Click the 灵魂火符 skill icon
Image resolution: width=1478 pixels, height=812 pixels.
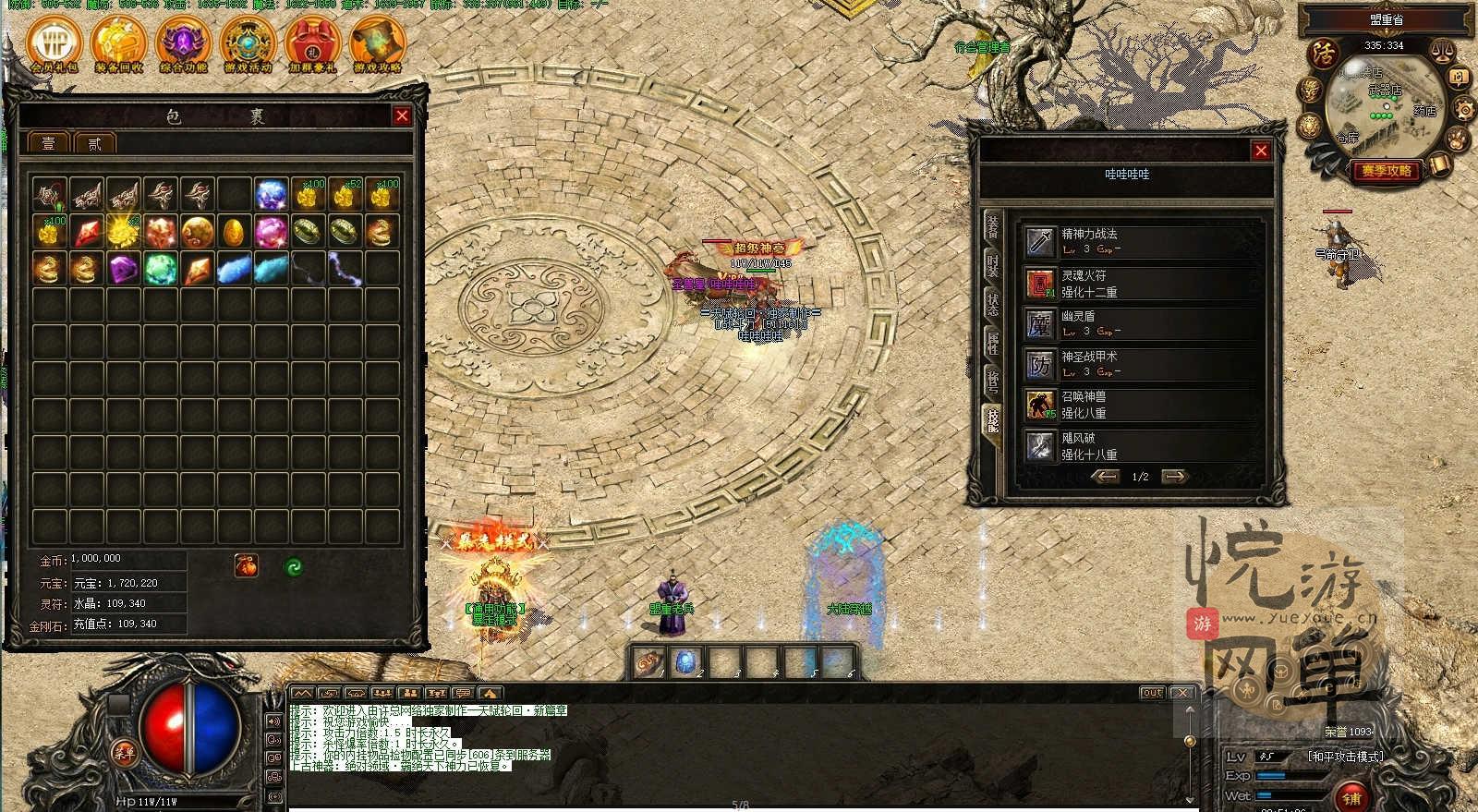pos(1041,284)
